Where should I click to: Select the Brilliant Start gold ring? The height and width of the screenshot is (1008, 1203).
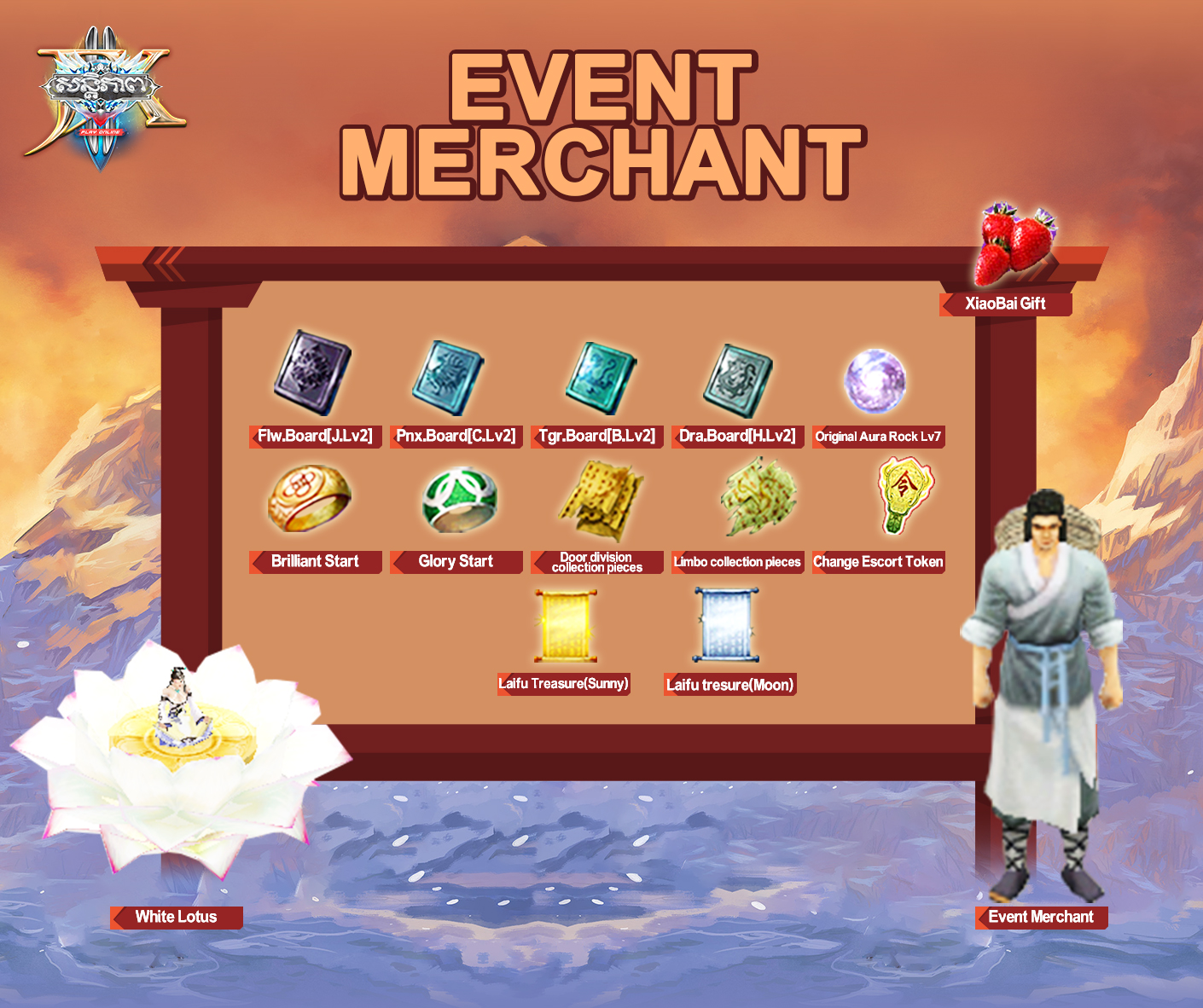click(309, 499)
